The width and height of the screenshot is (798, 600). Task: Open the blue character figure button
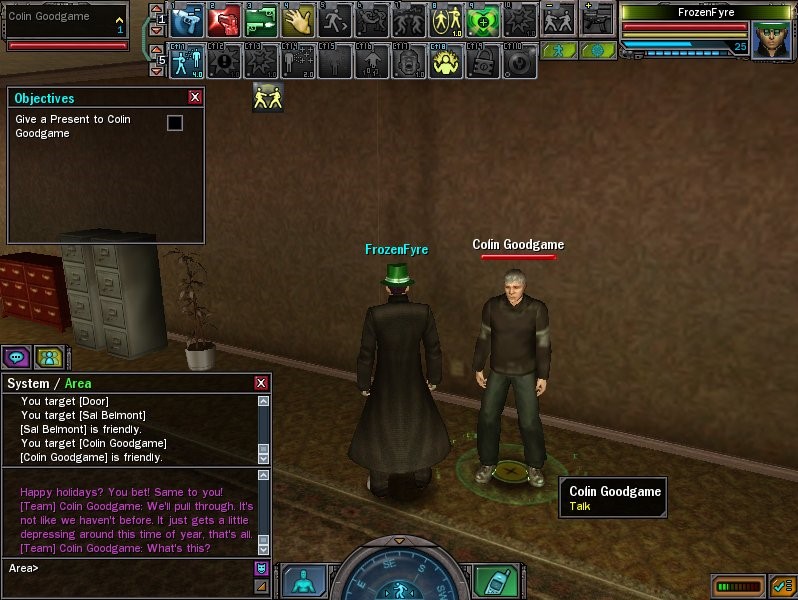click(303, 581)
